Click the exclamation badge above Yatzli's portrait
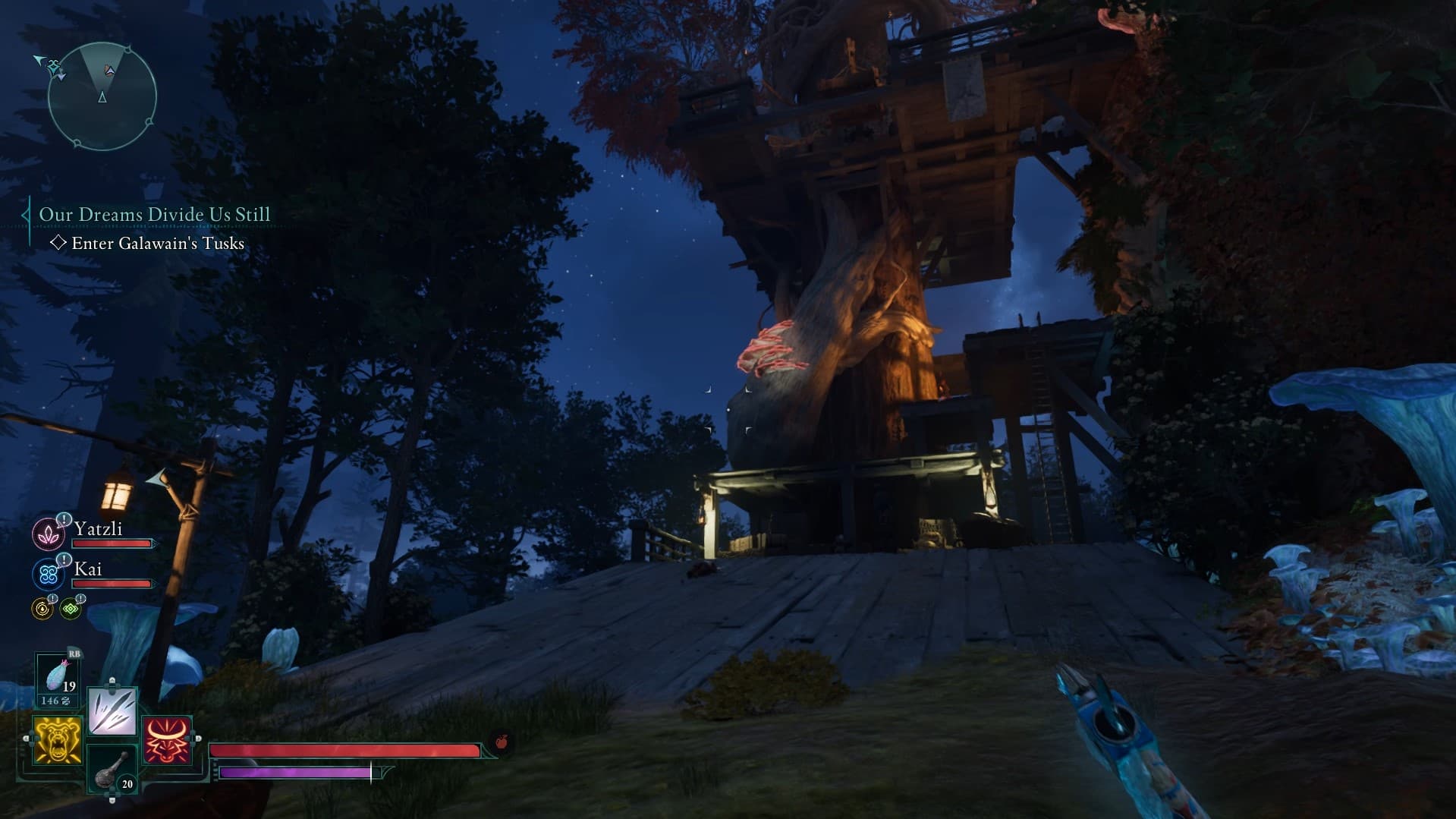 (x=63, y=521)
